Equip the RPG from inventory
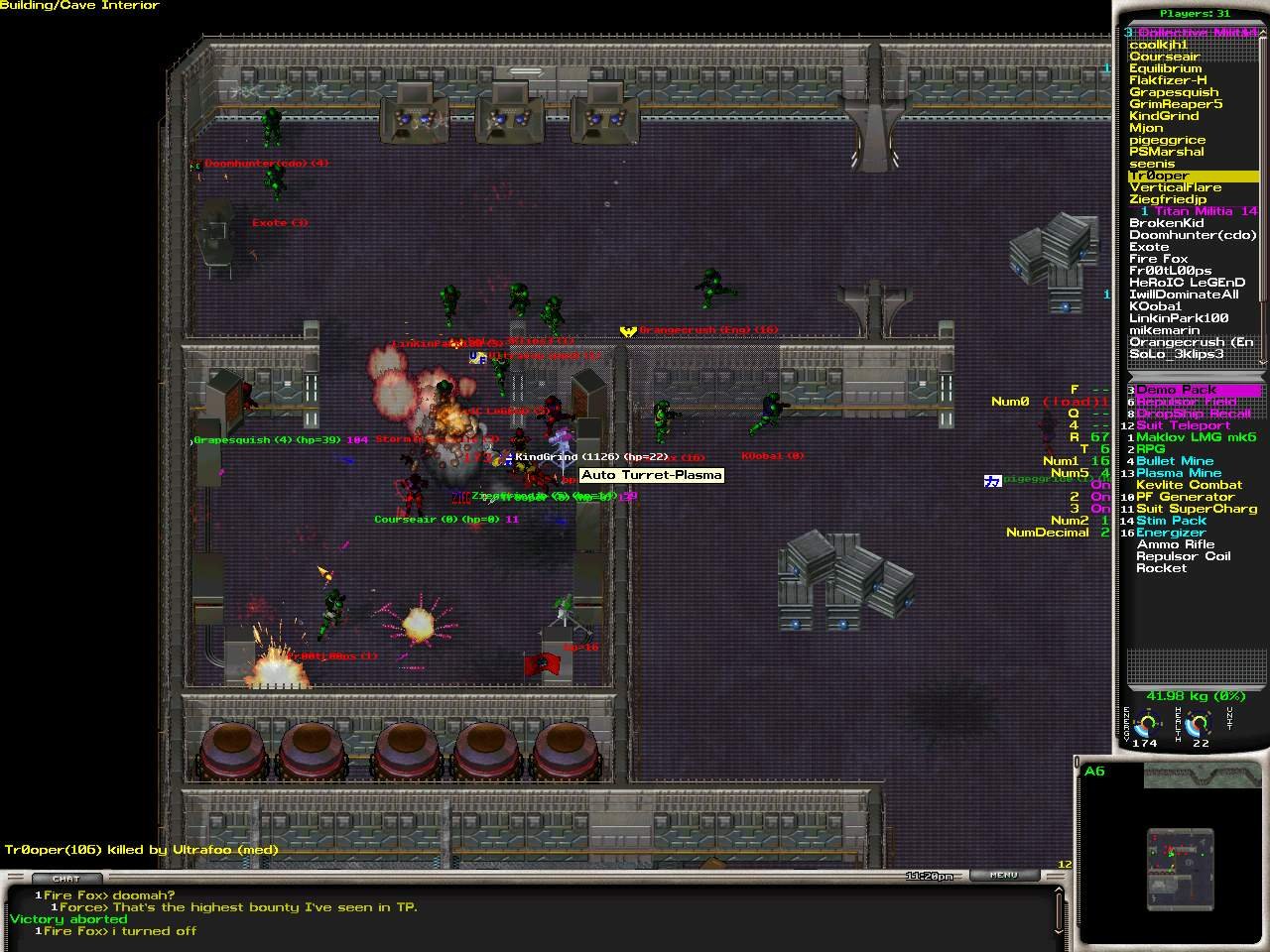The image size is (1270, 952). pos(1151,449)
